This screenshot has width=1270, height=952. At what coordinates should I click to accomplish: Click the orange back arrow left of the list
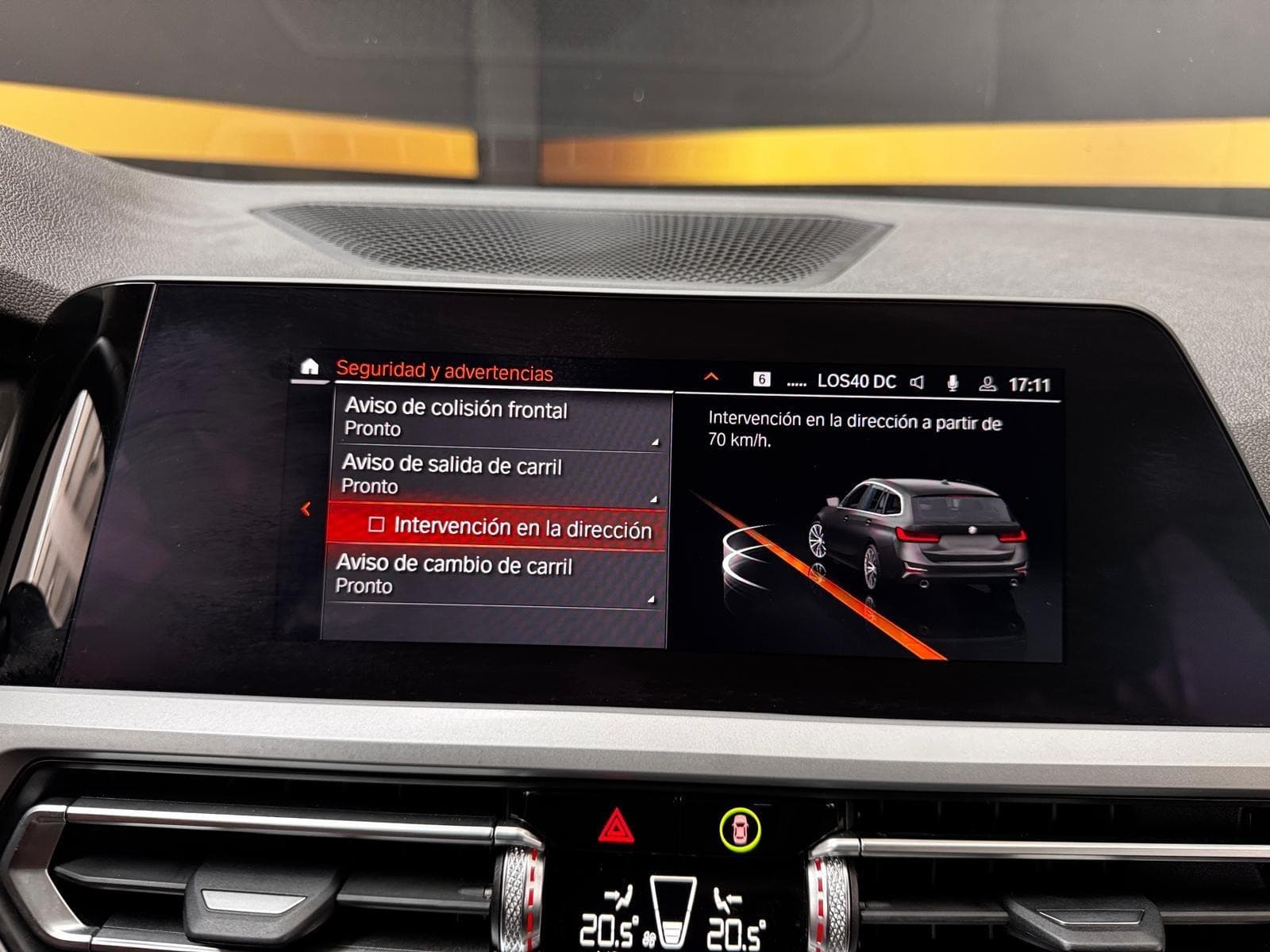coord(306,509)
